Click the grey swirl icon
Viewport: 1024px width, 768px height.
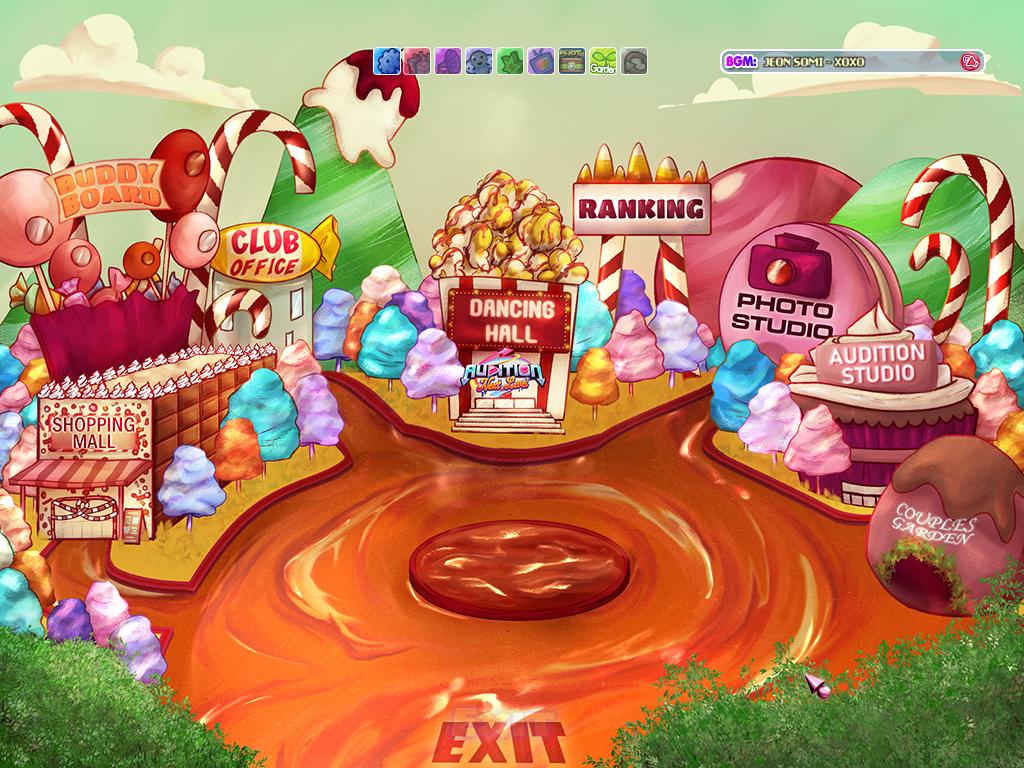coord(634,62)
